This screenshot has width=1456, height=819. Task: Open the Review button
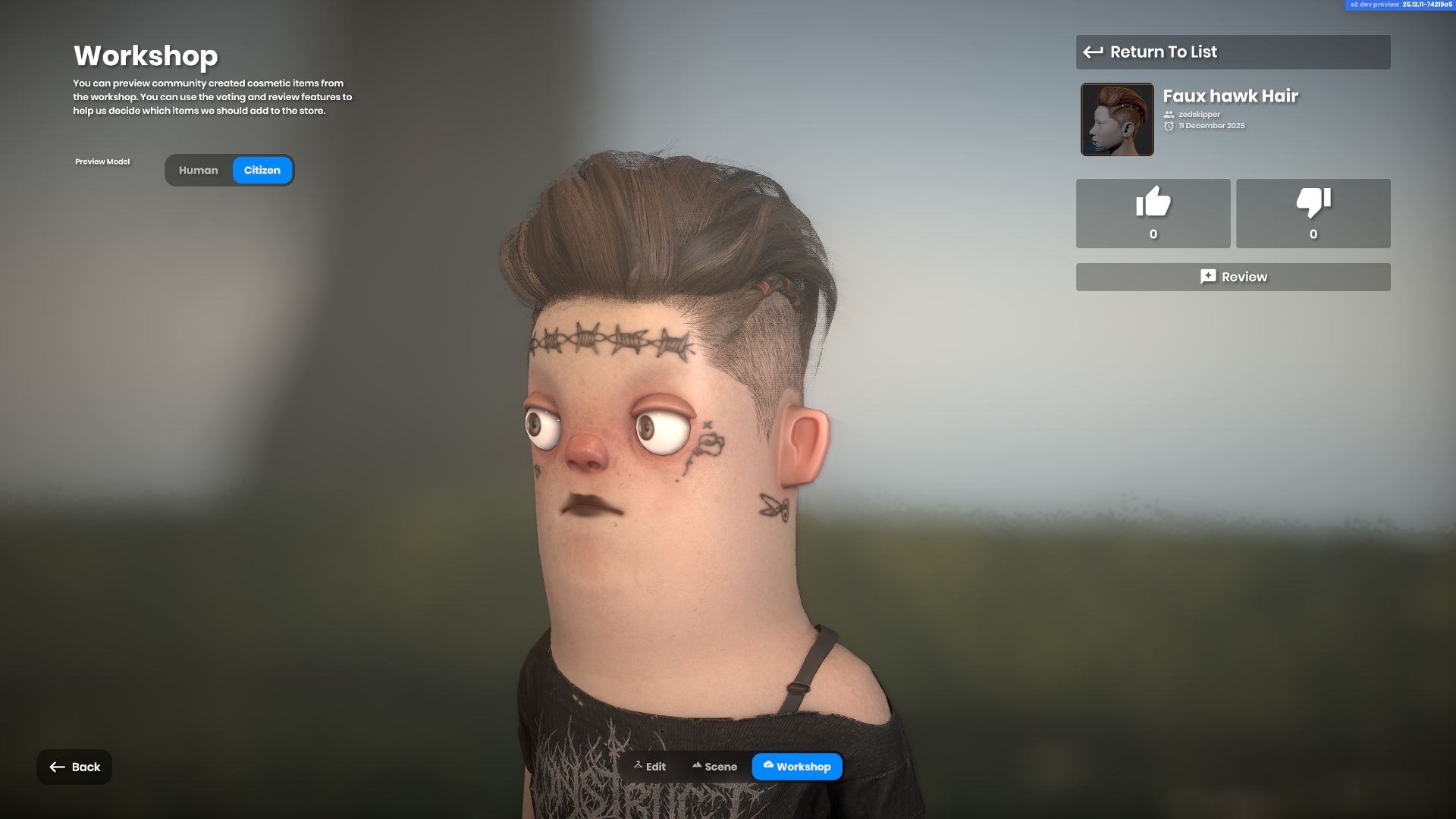(x=1232, y=277)
